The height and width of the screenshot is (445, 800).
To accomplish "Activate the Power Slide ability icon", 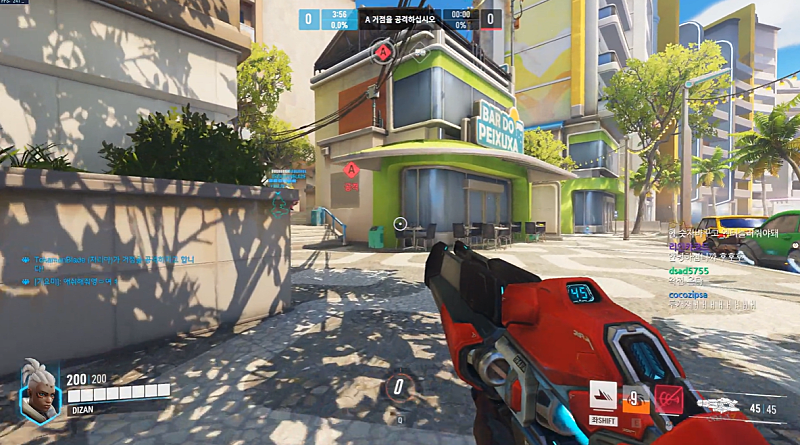I will tap(602, 396).
